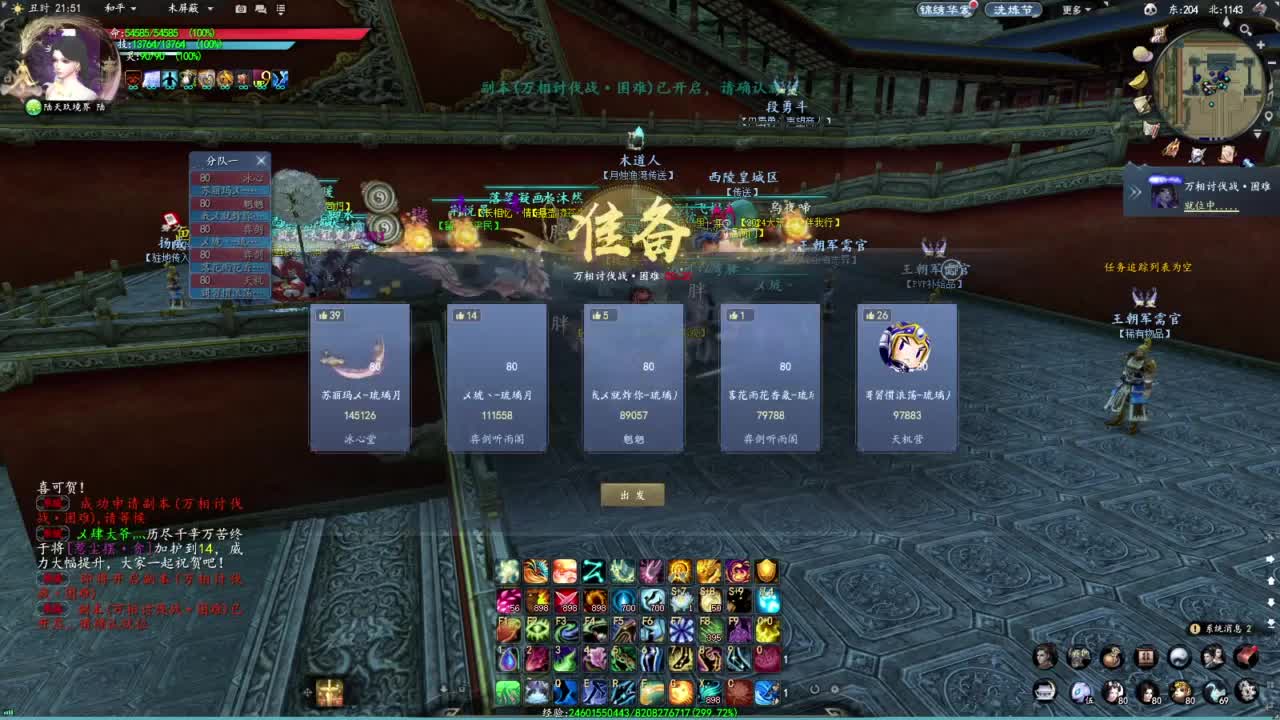Image resolution: width=1280 pixels, height=720 pixels.
Task: Click the Q skill icon on the hotbar
Action: [564, 691]
